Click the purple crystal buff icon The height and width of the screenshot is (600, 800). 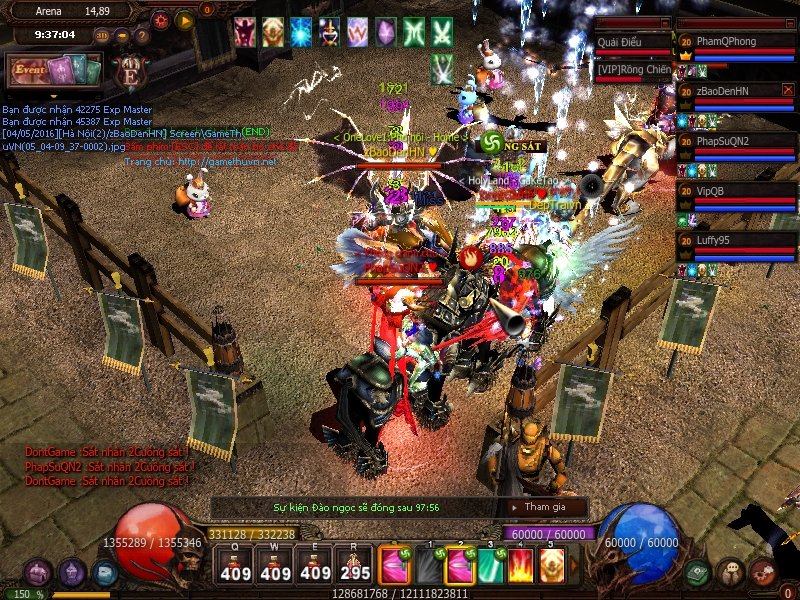coord(385,32)
